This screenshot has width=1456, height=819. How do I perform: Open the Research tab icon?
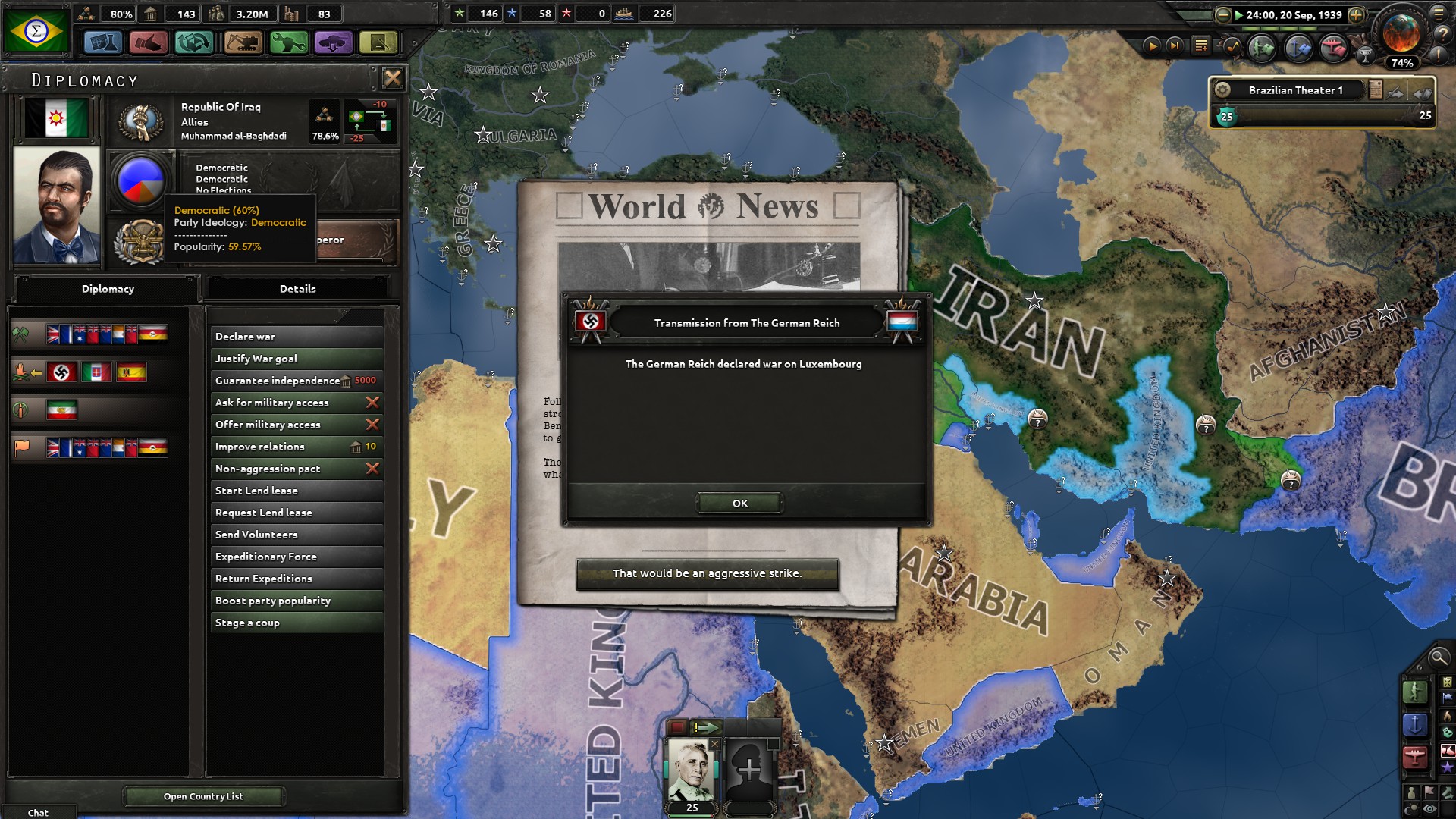(x=102, y=43)
